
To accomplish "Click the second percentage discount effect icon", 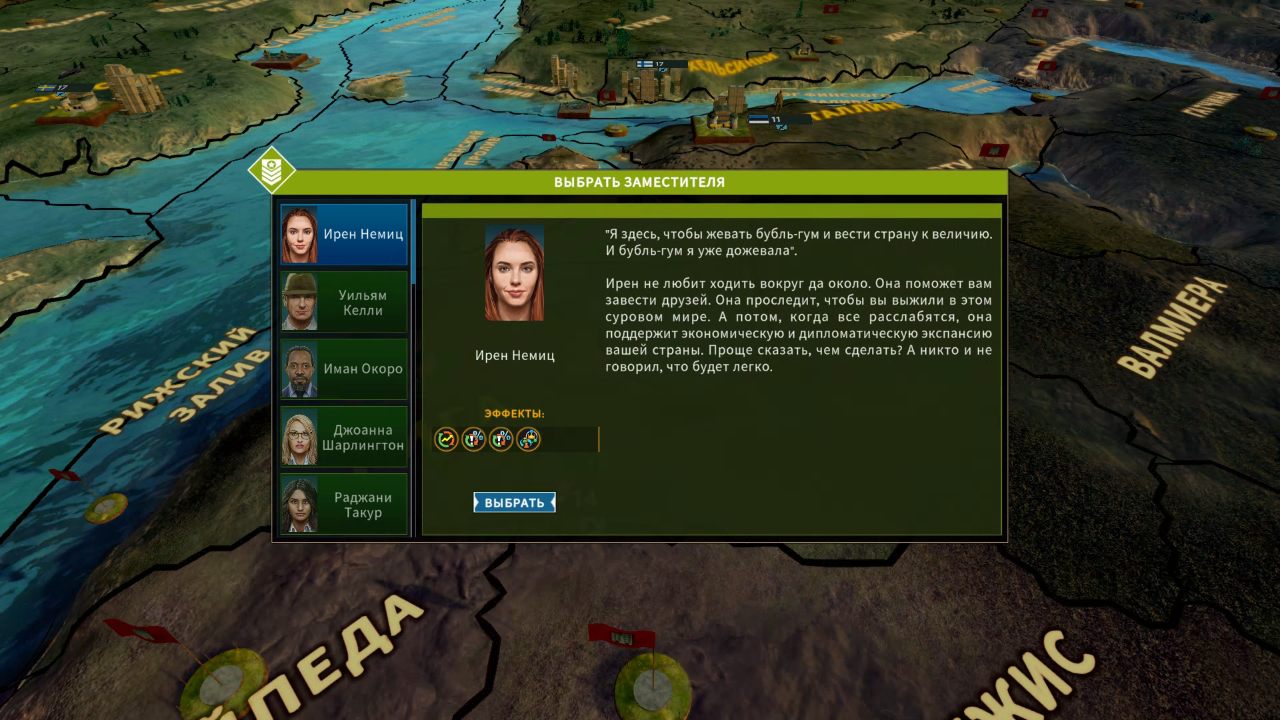I will point(472,439).
